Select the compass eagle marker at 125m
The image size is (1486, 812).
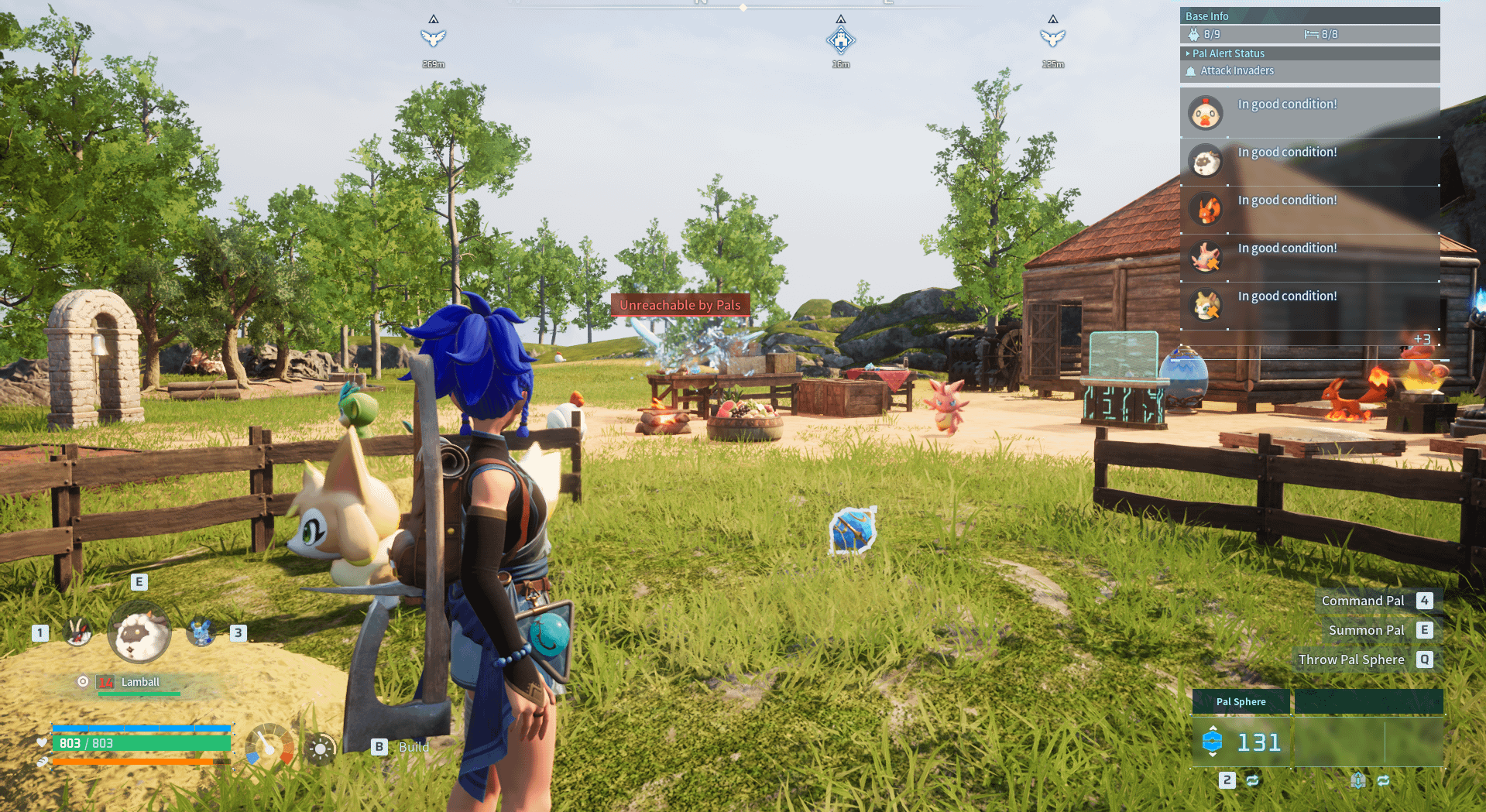(x=1052, y=38)
